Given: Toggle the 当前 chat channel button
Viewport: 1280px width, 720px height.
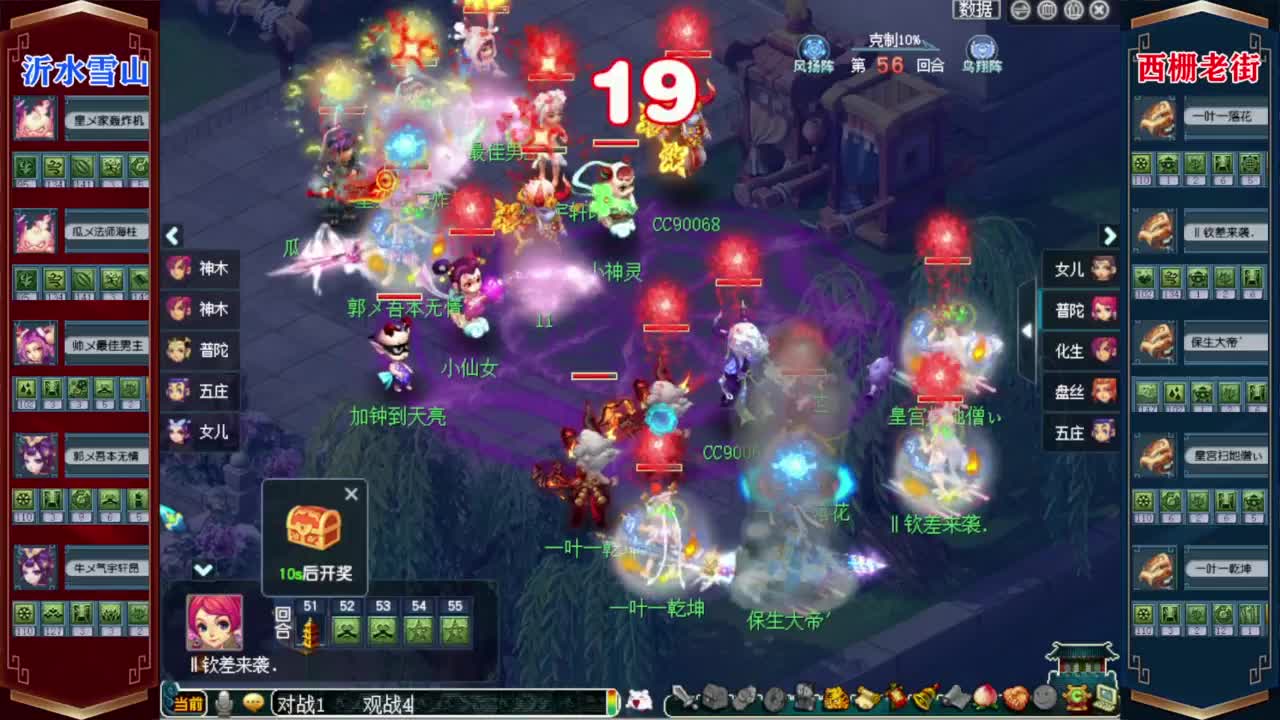Looking at the screenshot, I should (189, 701).
